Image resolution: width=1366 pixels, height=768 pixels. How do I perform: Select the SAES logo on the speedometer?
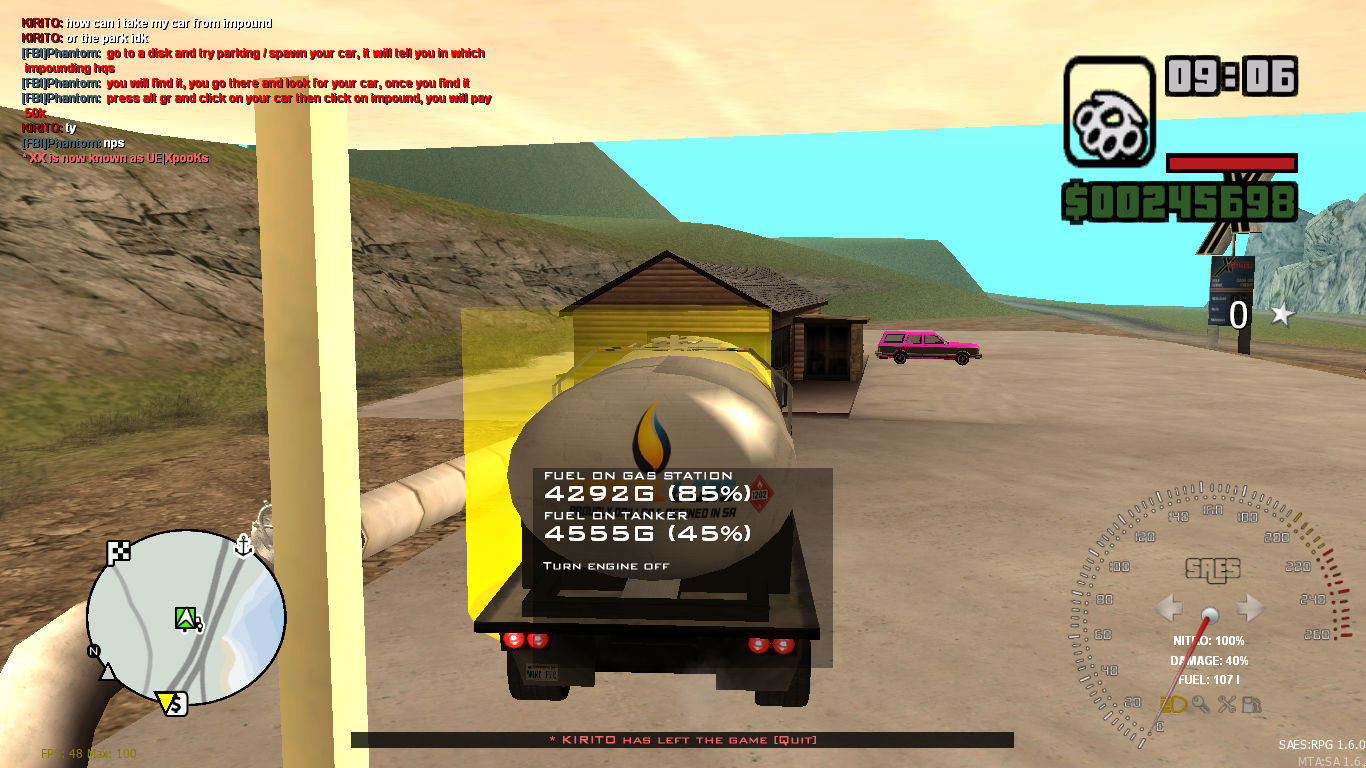click(x=1213, y=570)
